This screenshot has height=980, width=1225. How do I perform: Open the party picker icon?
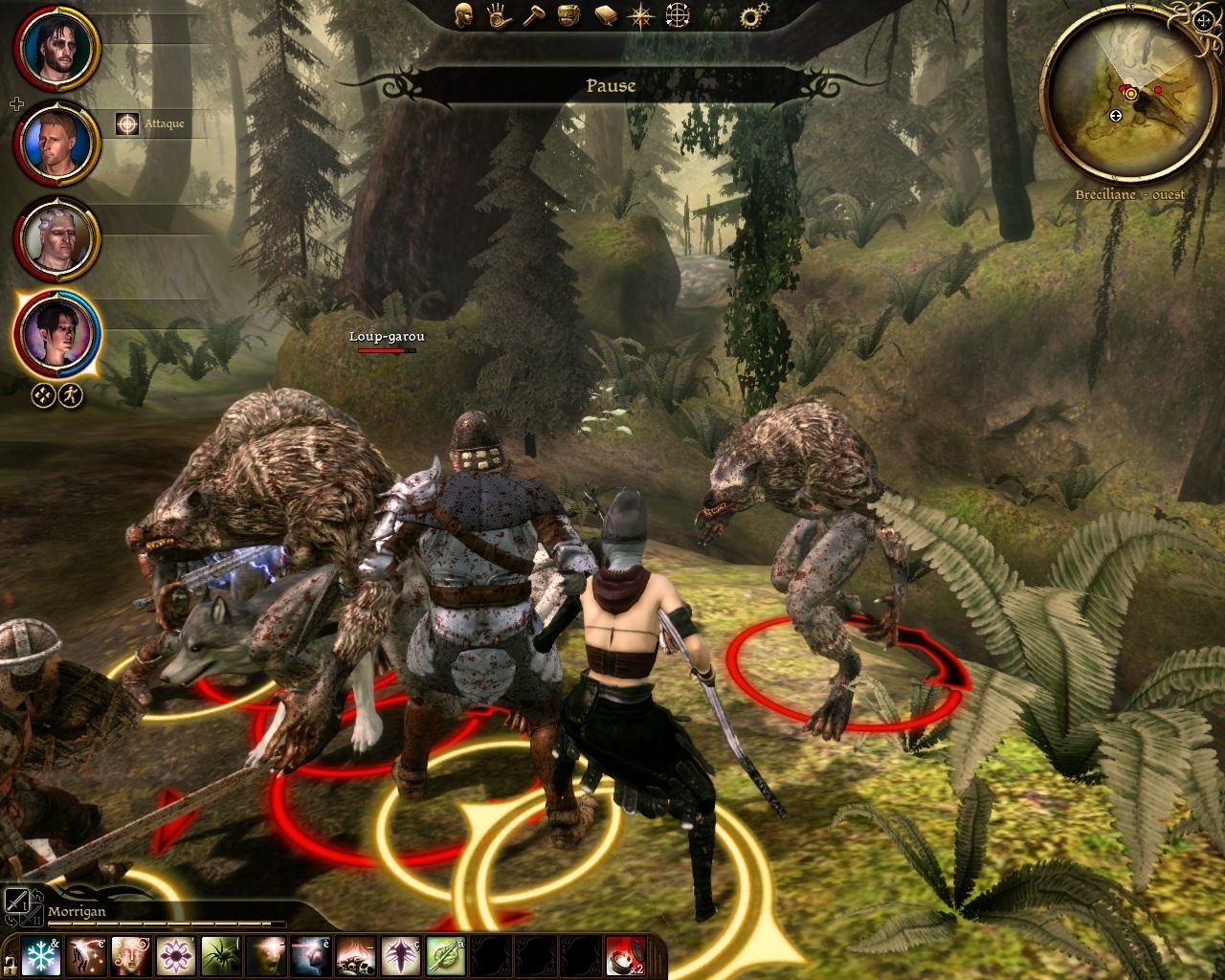pyautogui.click(x=717, y=16)
